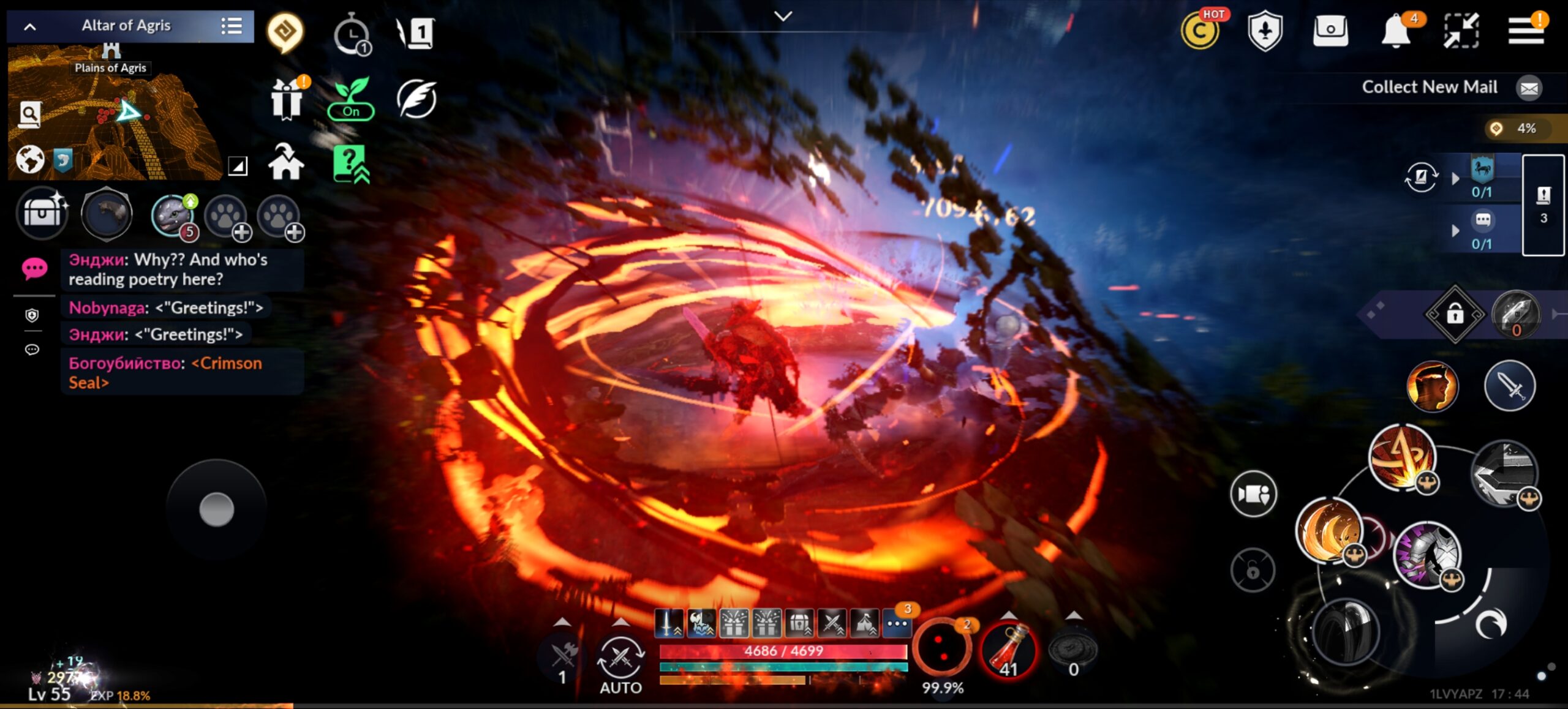Collect New Mail envelope button

tap(1529, 88)
